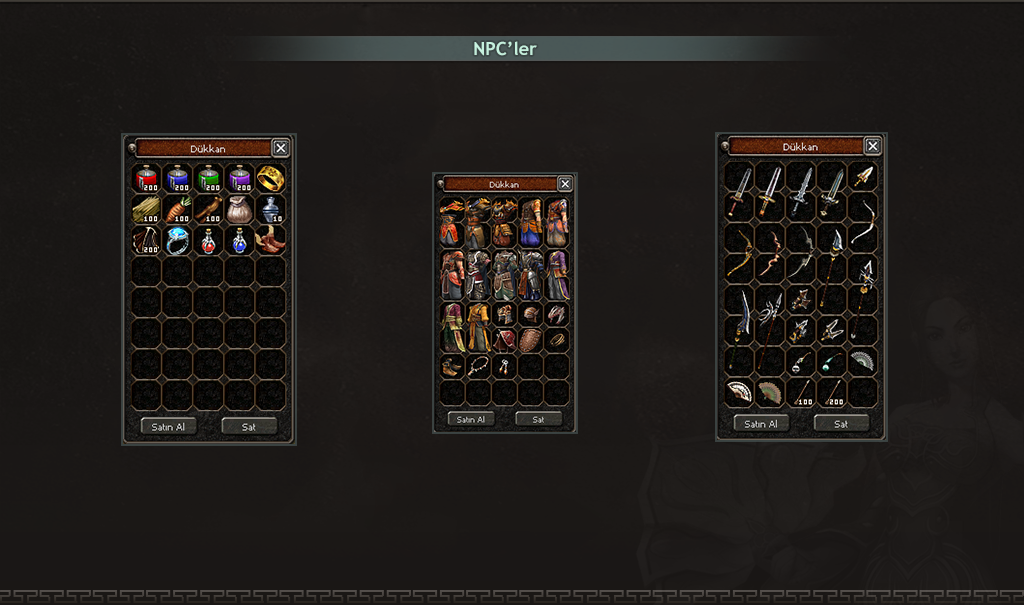This screenshot has height=605, width=1024.
Task: Click Sat in the weapon shop
Action: [x=841, y=423]
